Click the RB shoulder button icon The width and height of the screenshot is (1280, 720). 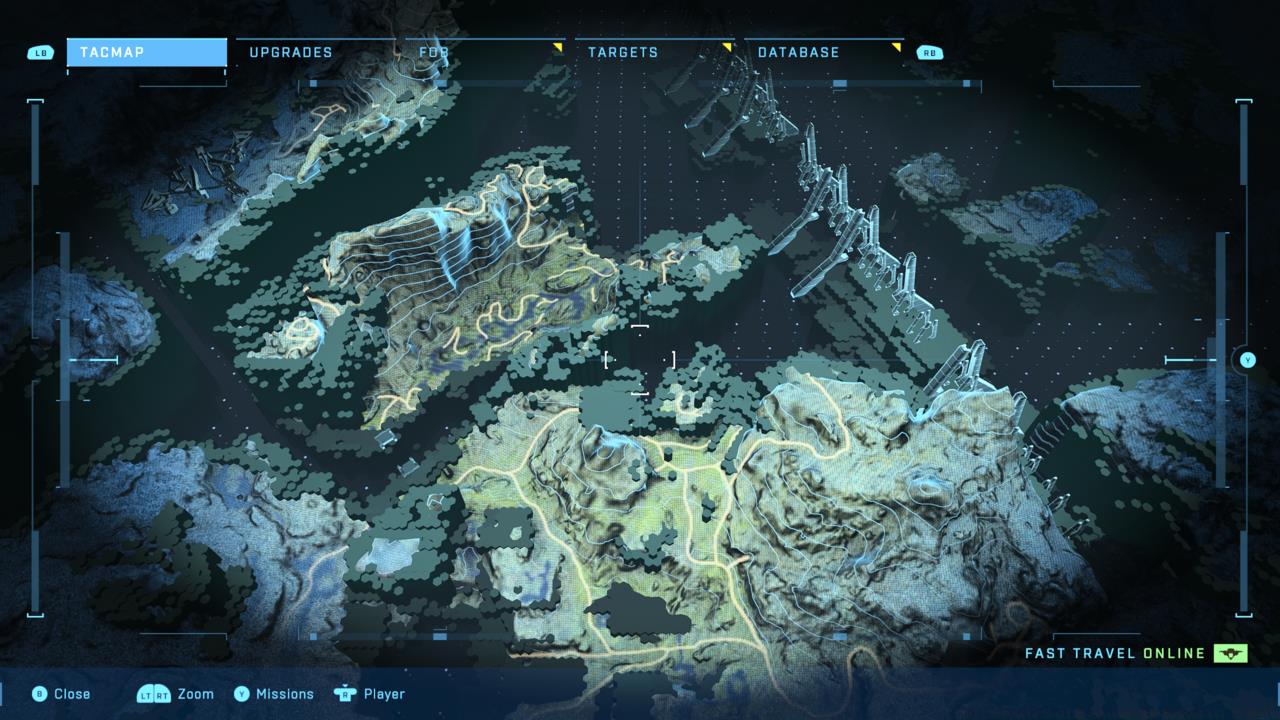click(x=930, y=52)
